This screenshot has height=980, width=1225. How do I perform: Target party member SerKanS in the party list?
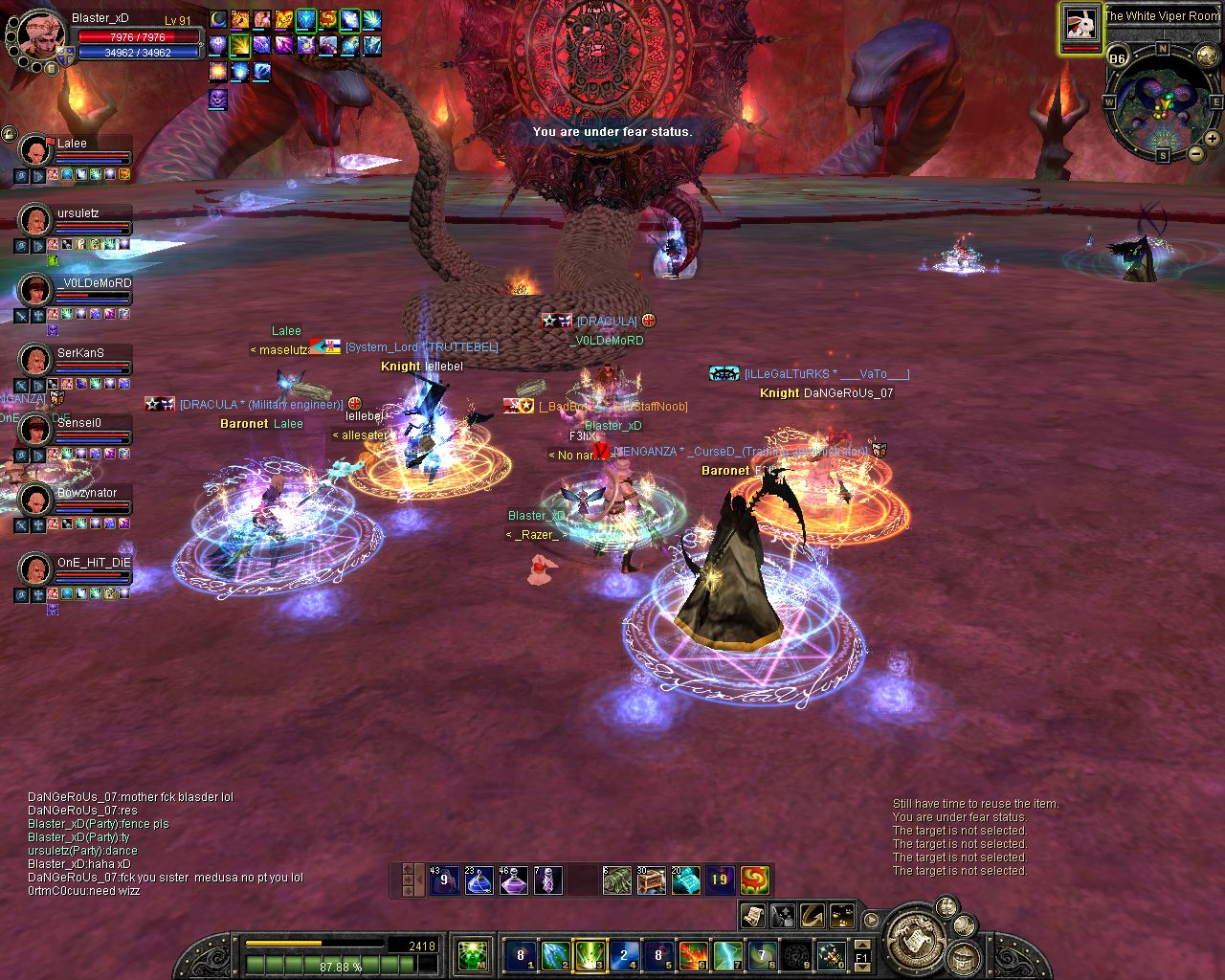36,361
